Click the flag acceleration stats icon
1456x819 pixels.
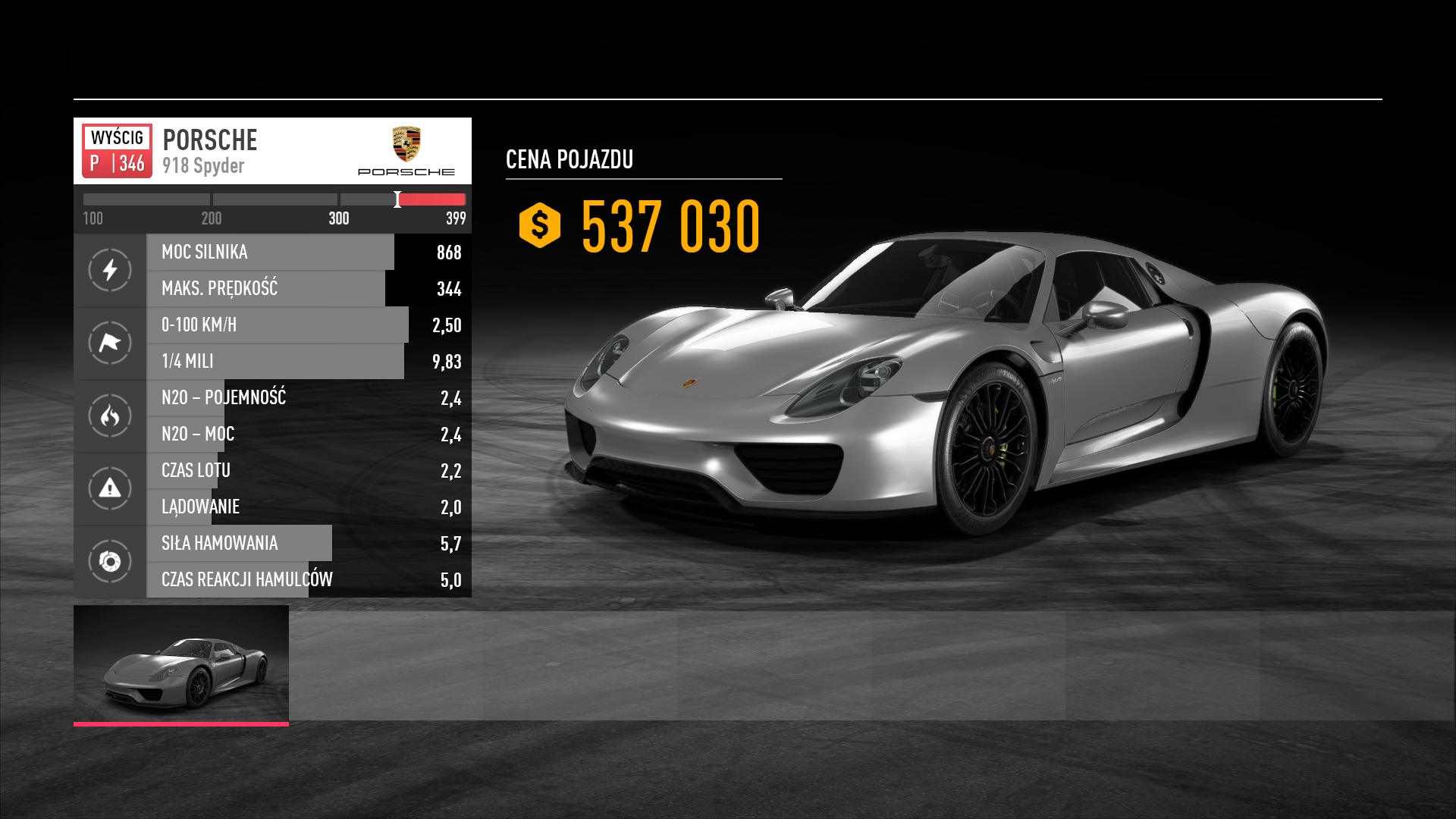tap(110, 343)
